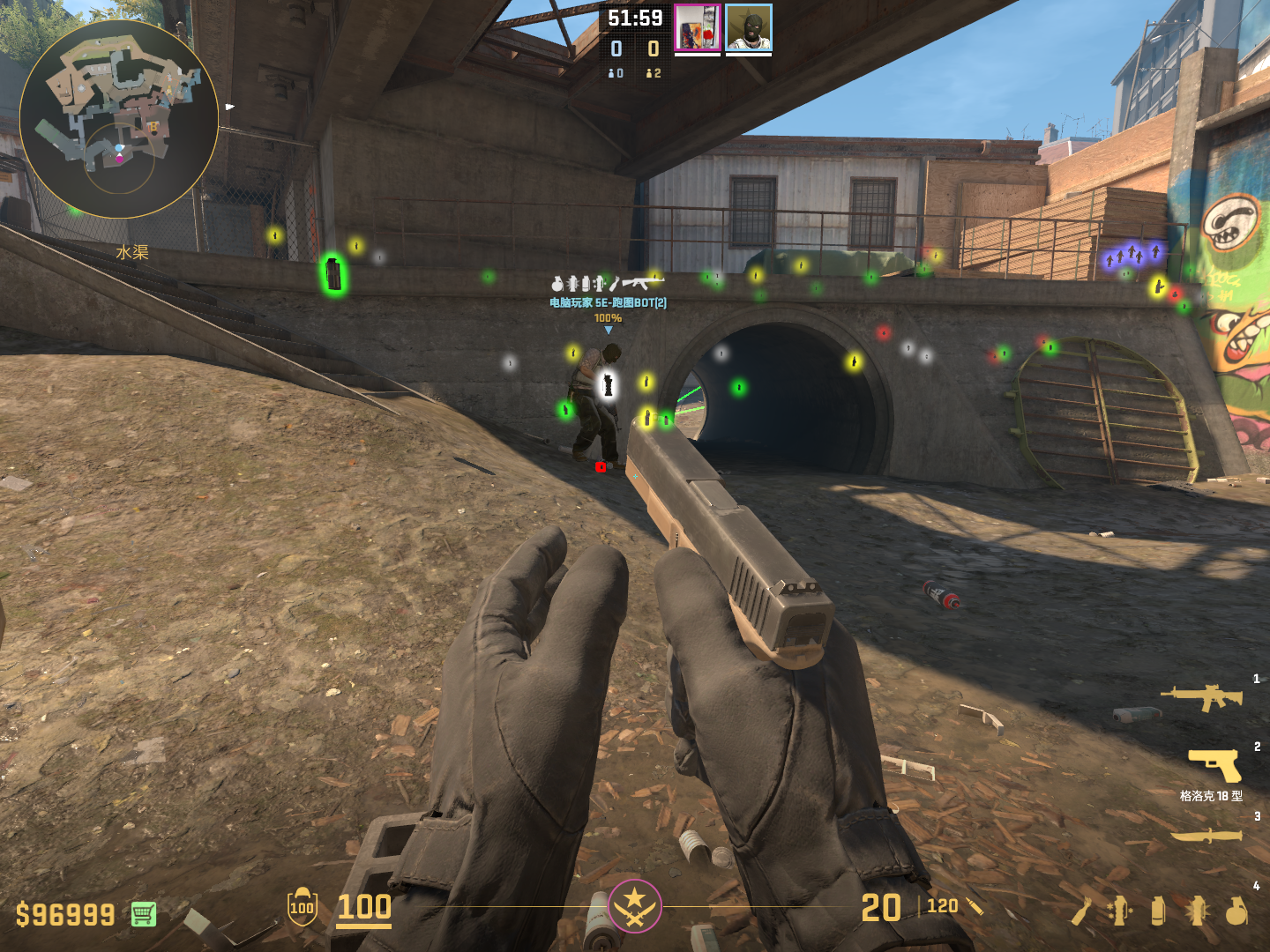This screenshot has height=952, width=1270.
Task: Select the rifle in weapon slot 1
Action: (x=1201, y=698)
